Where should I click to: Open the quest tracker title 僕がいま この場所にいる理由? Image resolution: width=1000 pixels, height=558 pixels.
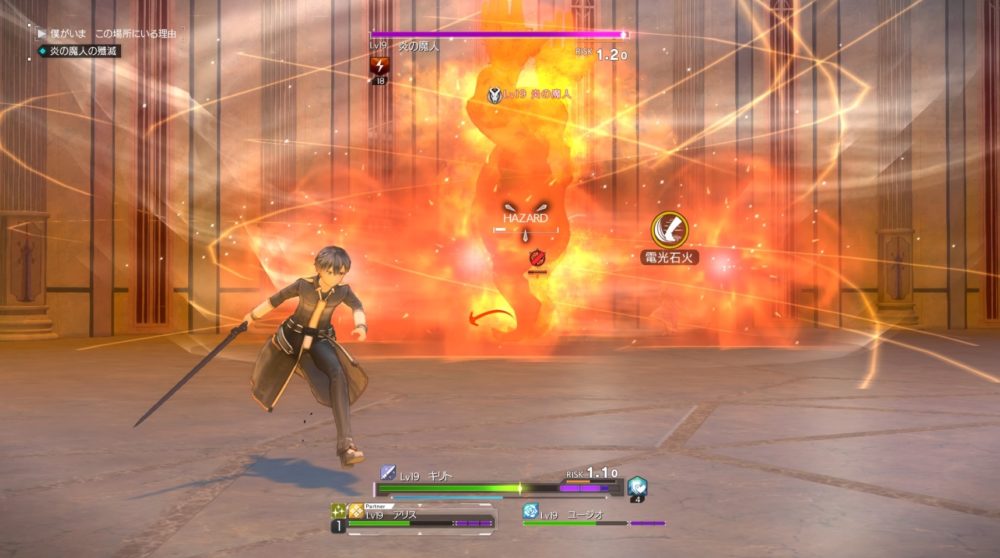tap(112, 34)
